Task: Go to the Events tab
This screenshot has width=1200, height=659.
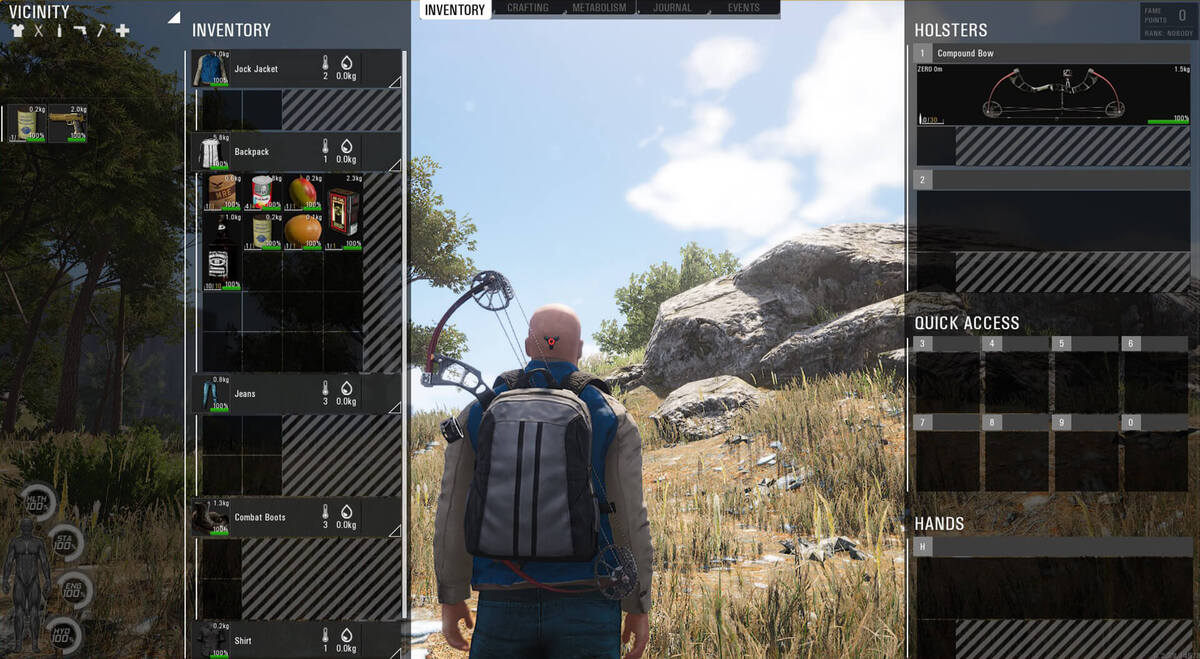Action: click(x=743, y=8)
